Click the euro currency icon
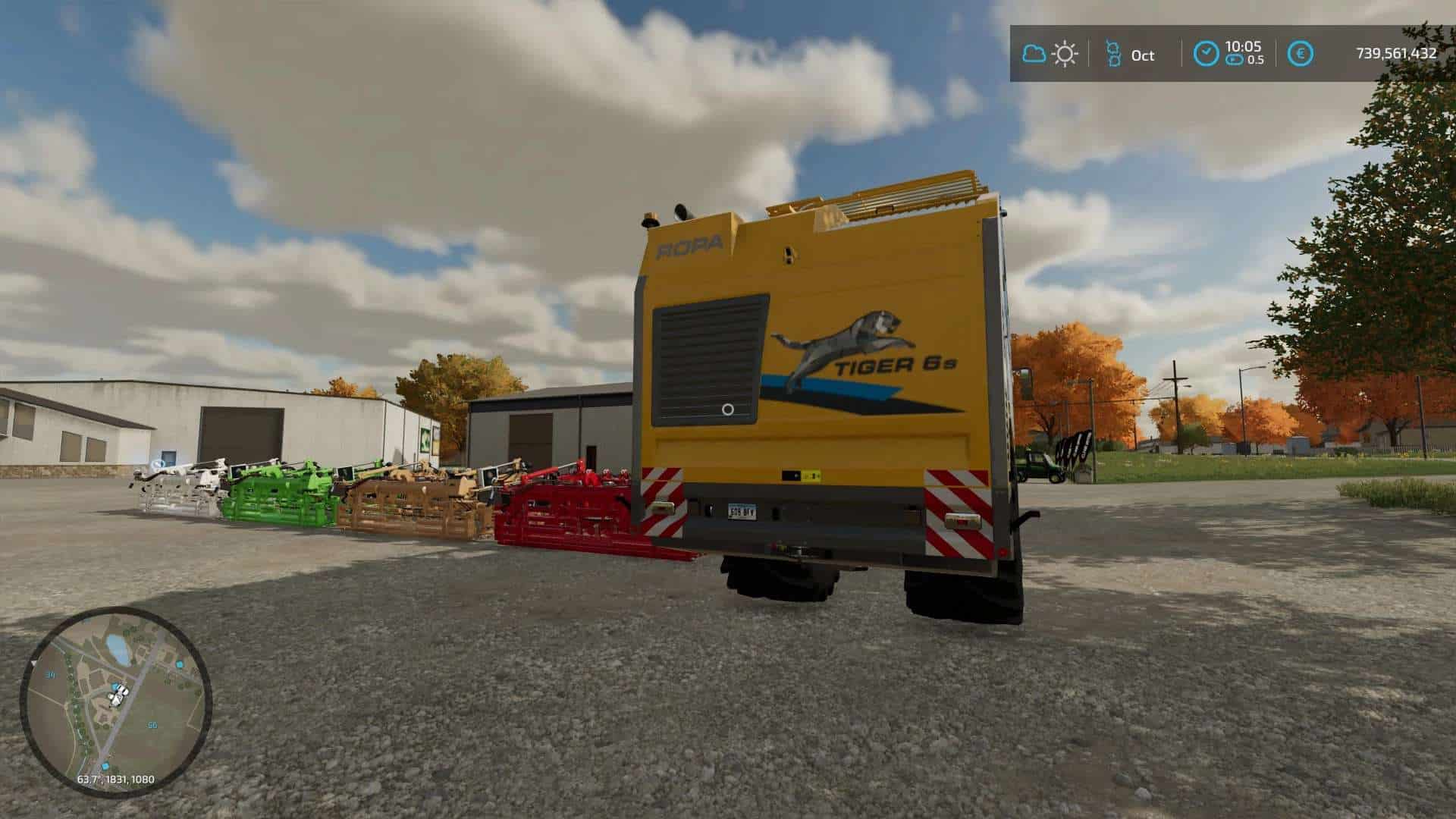The height and width of the screenshot is (819, 1456). coord(1302,53)
